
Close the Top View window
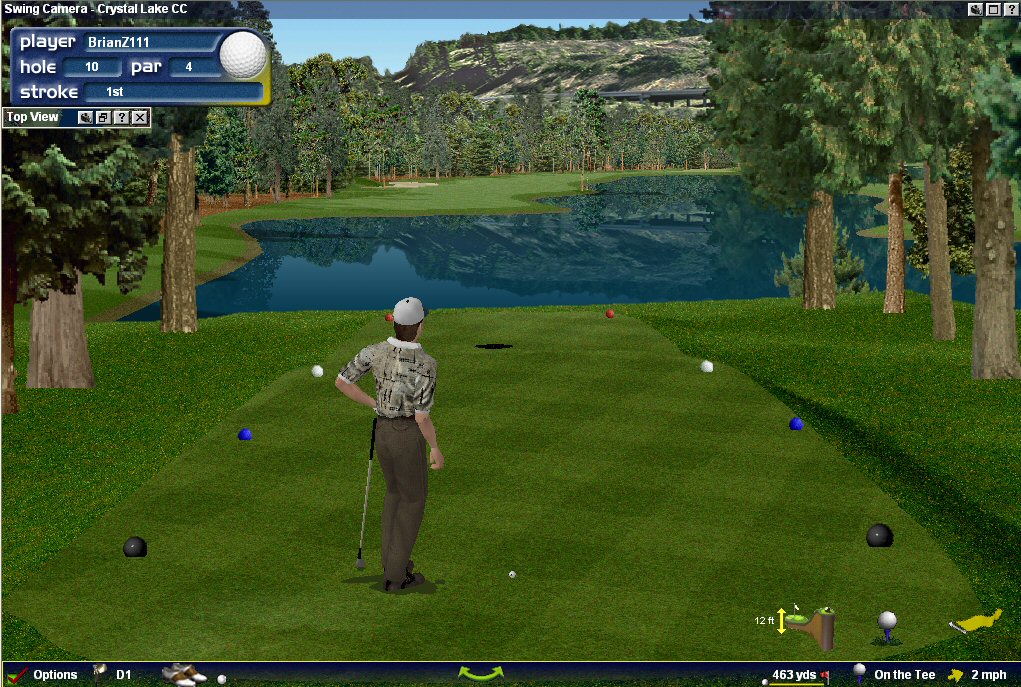tap(140, 117)
